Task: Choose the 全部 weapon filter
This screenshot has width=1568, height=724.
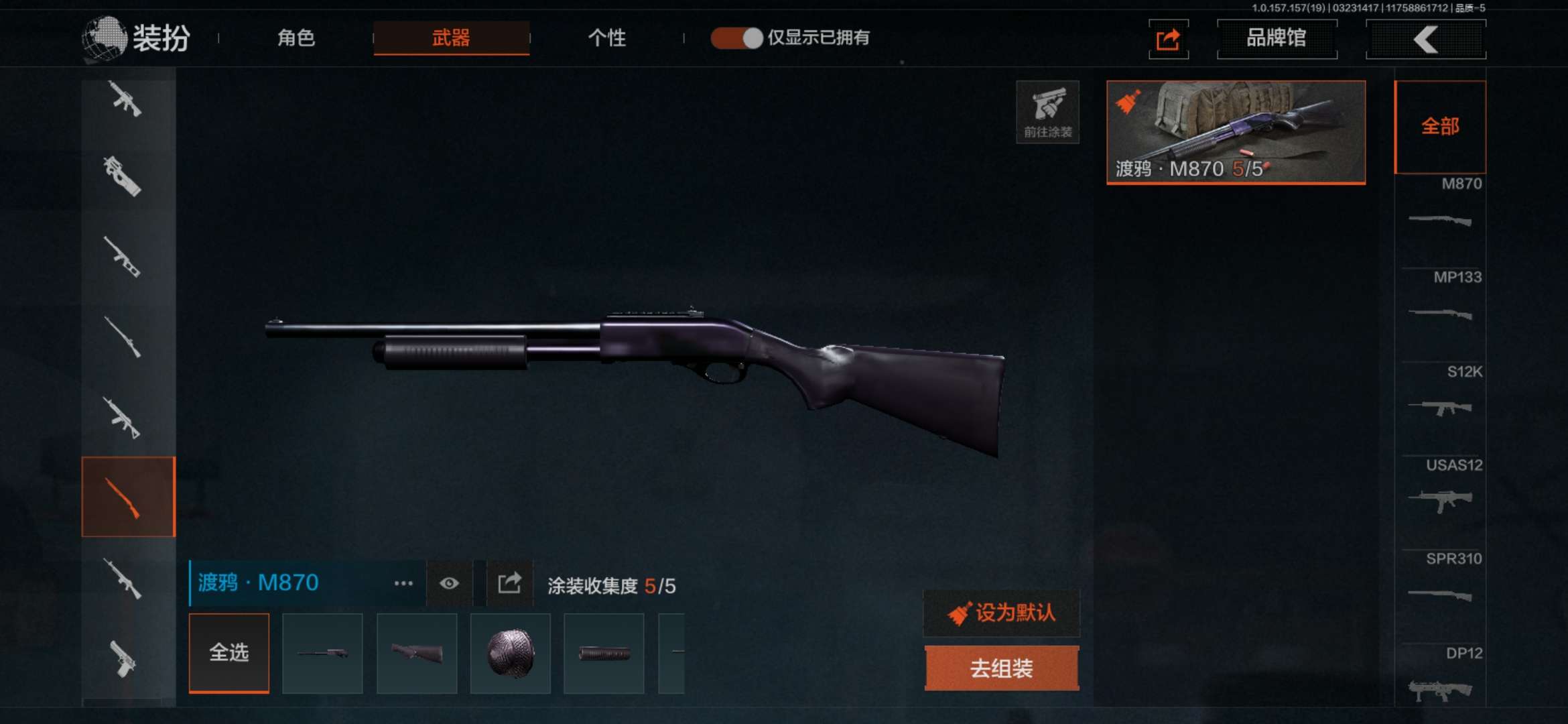Action: coord(1440,127)
